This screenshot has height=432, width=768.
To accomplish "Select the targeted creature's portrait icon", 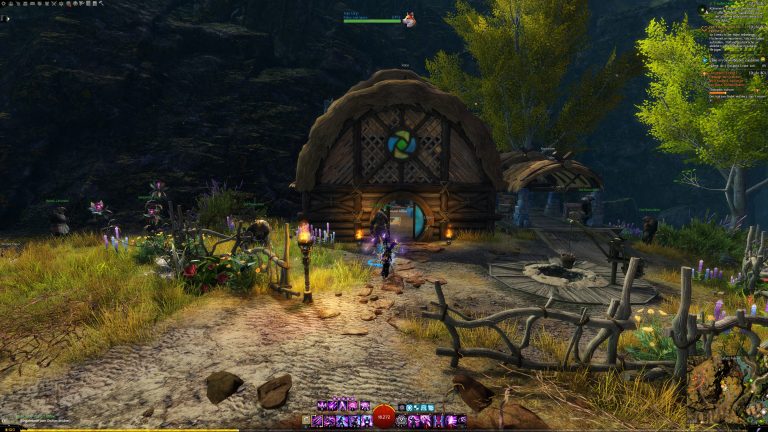I will 409,19.
